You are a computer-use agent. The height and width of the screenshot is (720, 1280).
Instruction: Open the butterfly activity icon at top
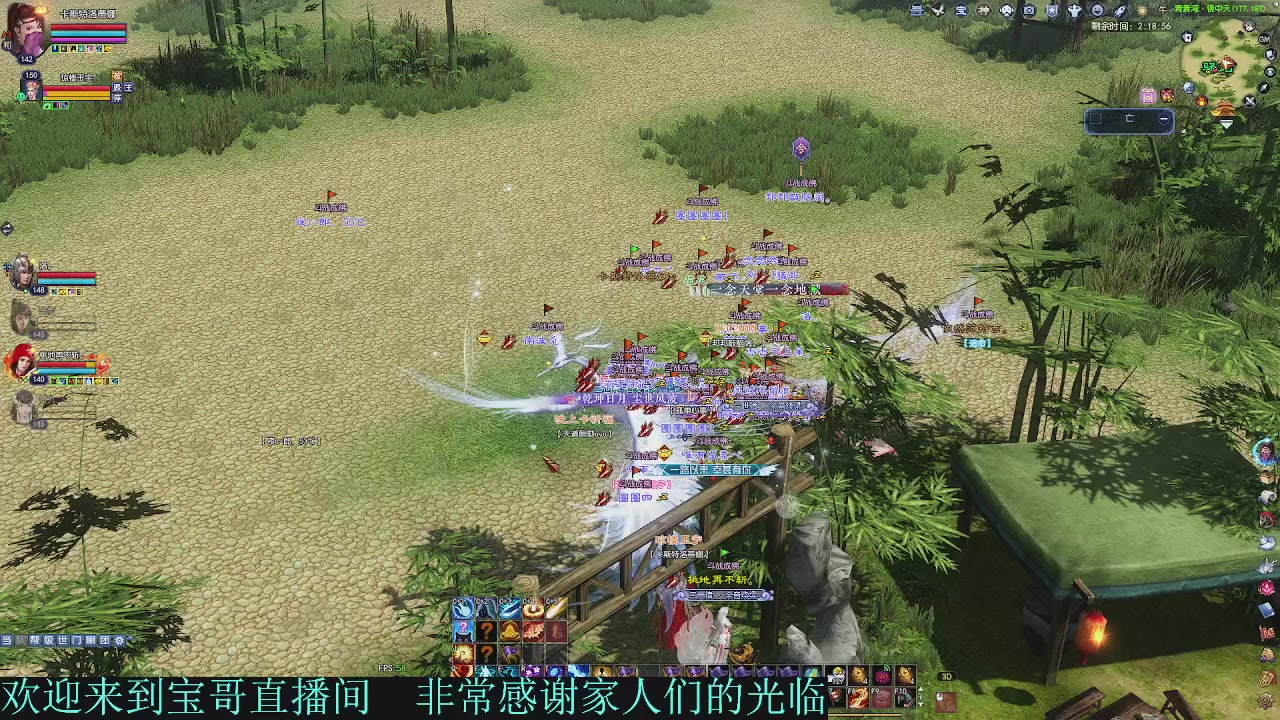tap(938, 9)
